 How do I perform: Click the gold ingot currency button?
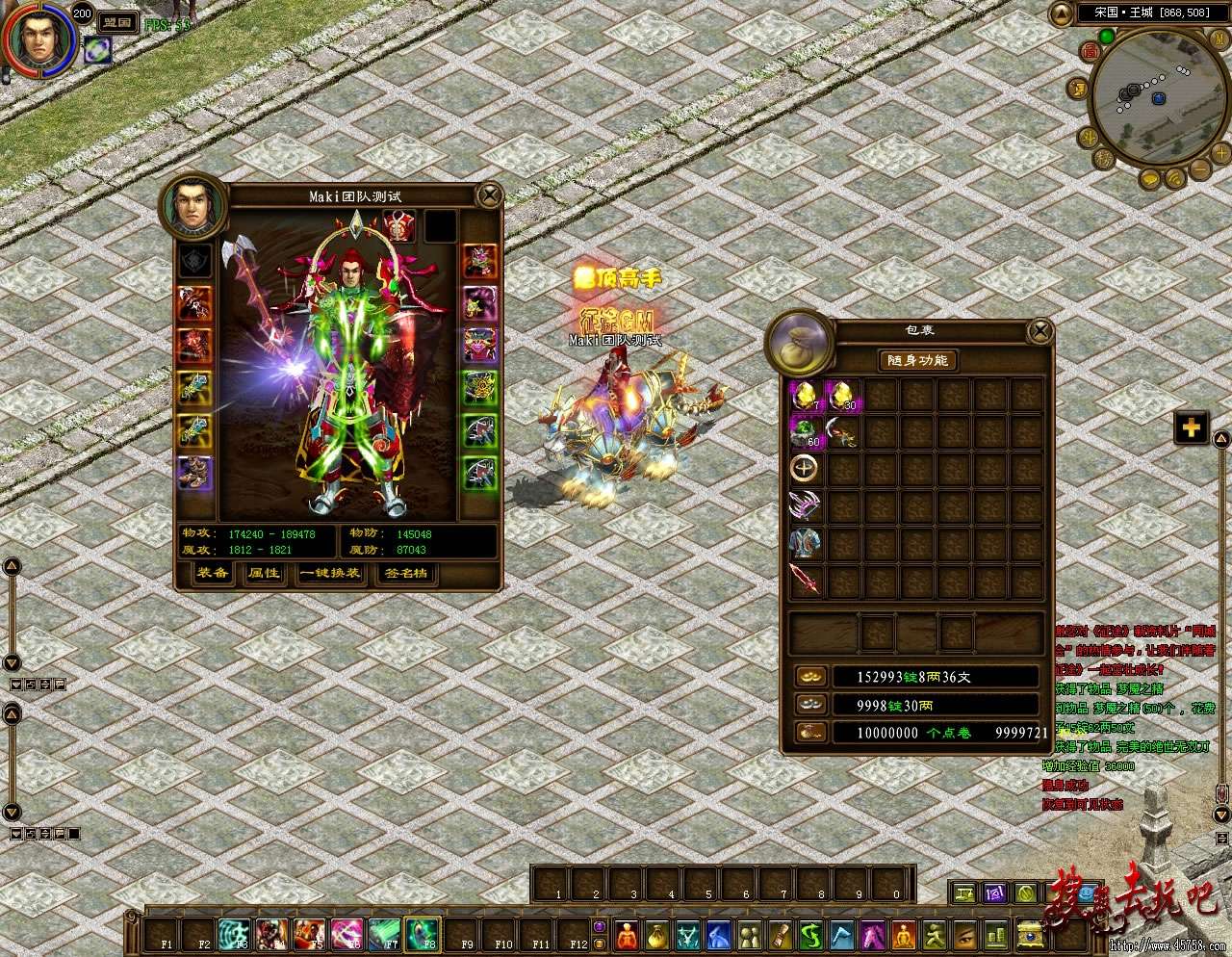[807, 677]
